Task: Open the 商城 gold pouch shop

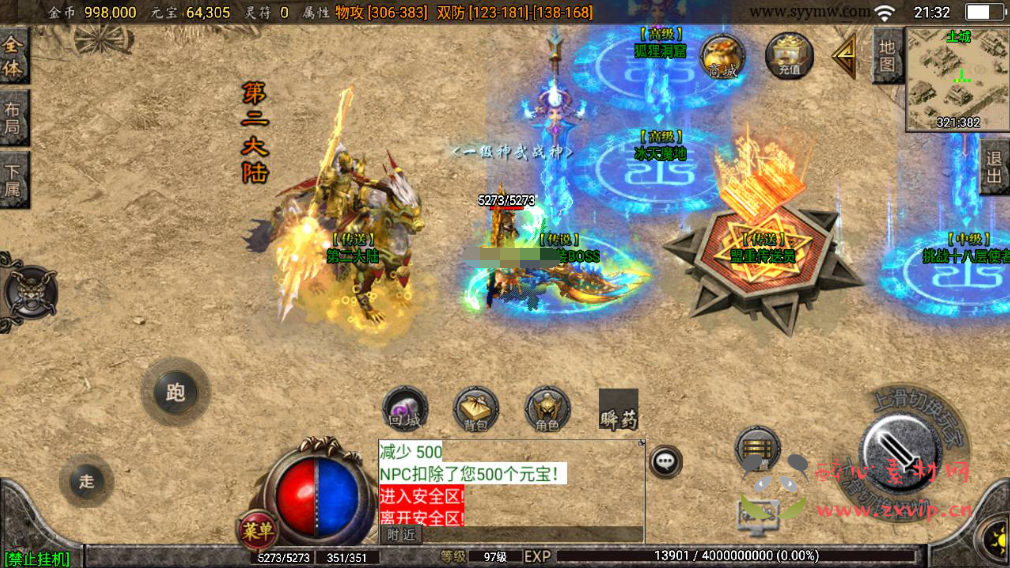Action: tap(721, 56)
